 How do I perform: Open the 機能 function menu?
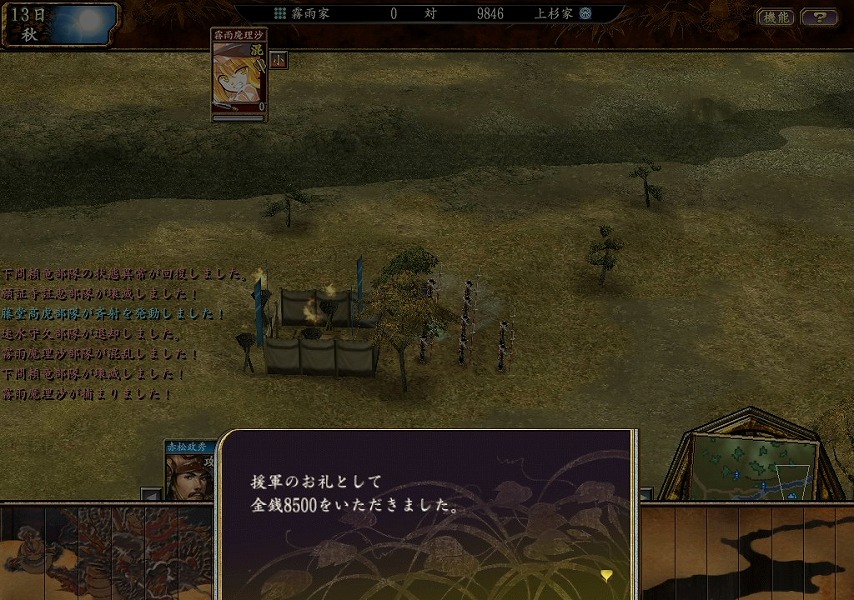pos(775,17)
